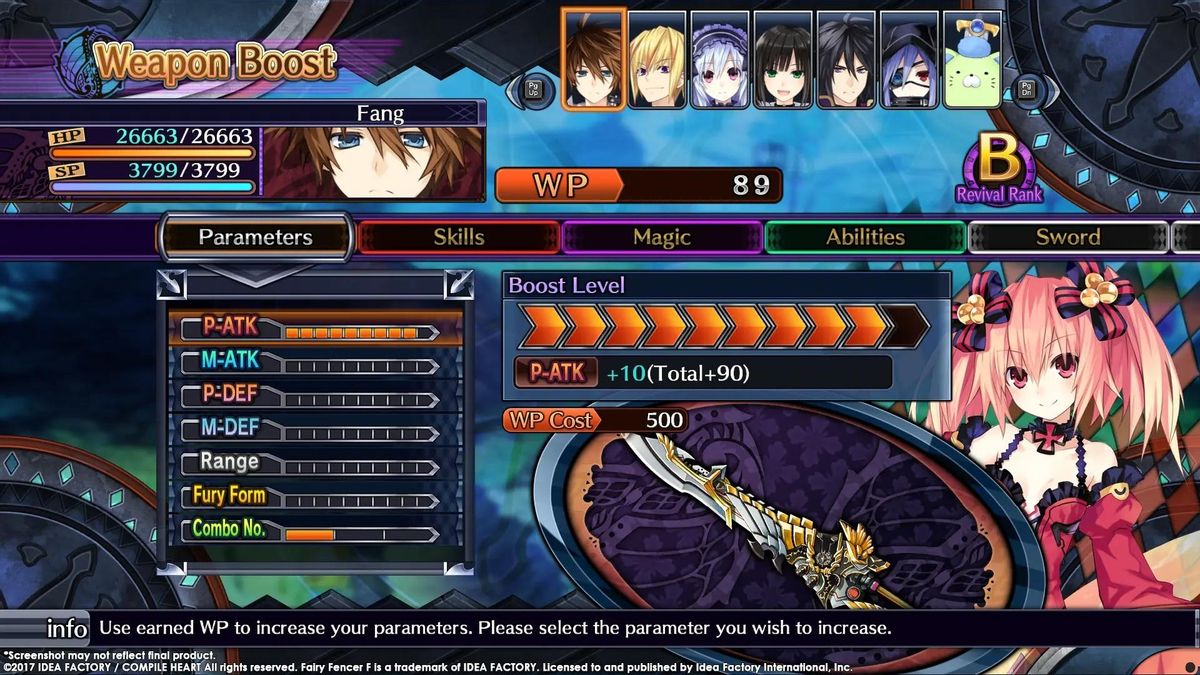1200x675 pixels.
Task: Select the green cat creature portrait
Action: (972, 60)
